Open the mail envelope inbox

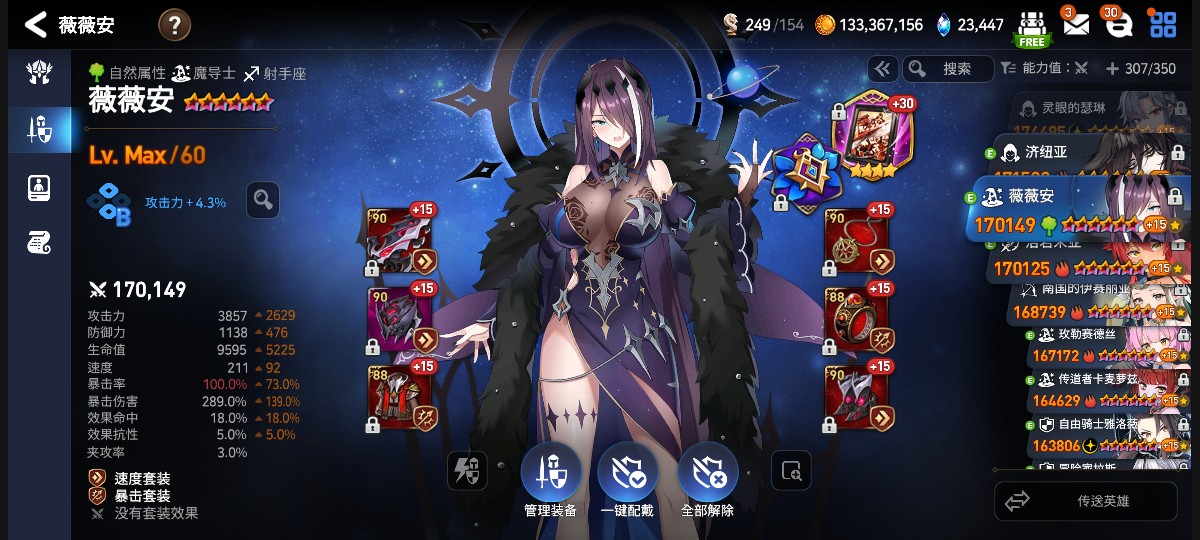point(1075,24)
